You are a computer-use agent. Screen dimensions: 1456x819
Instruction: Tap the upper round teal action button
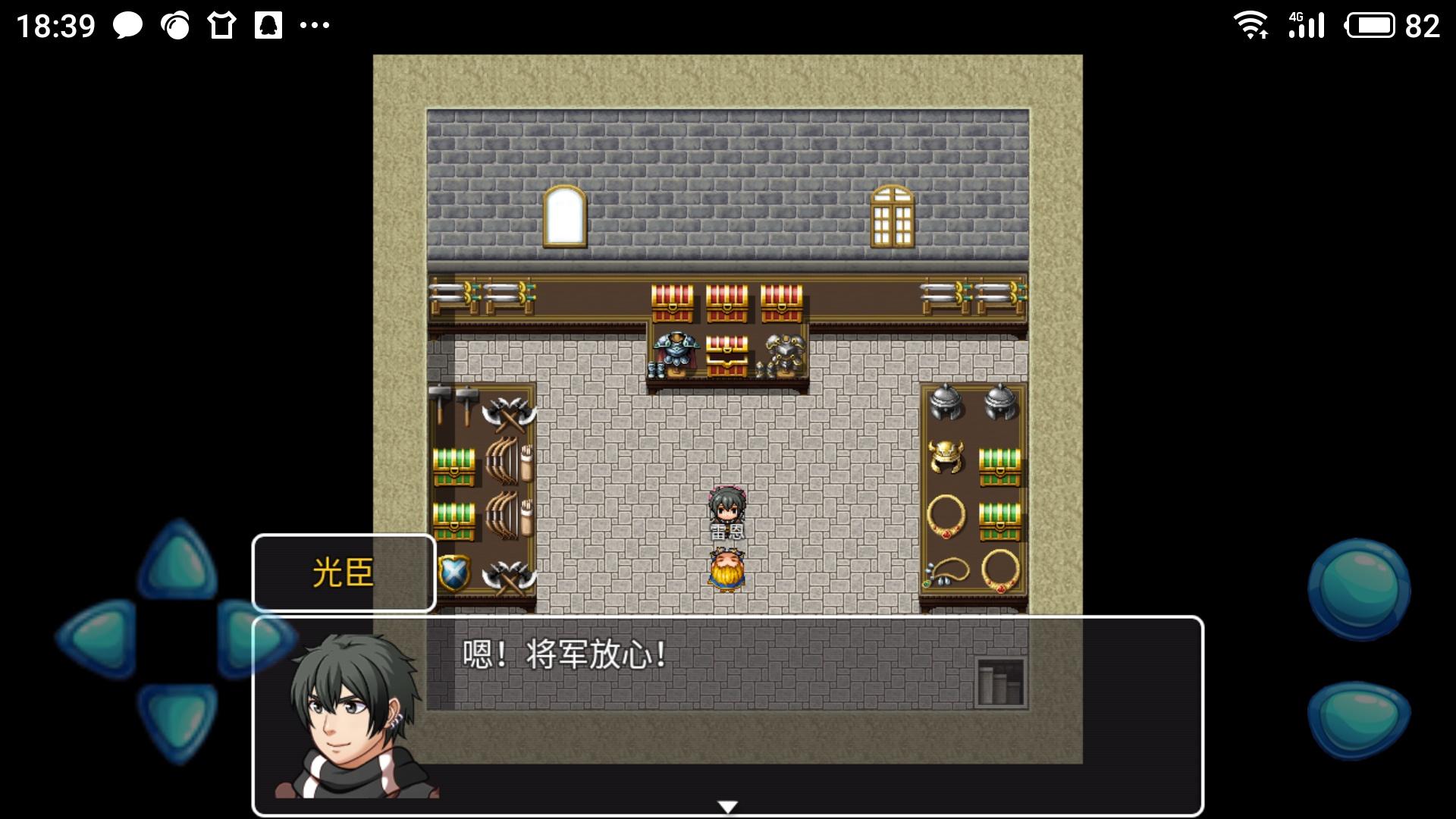coord(1358,589)
